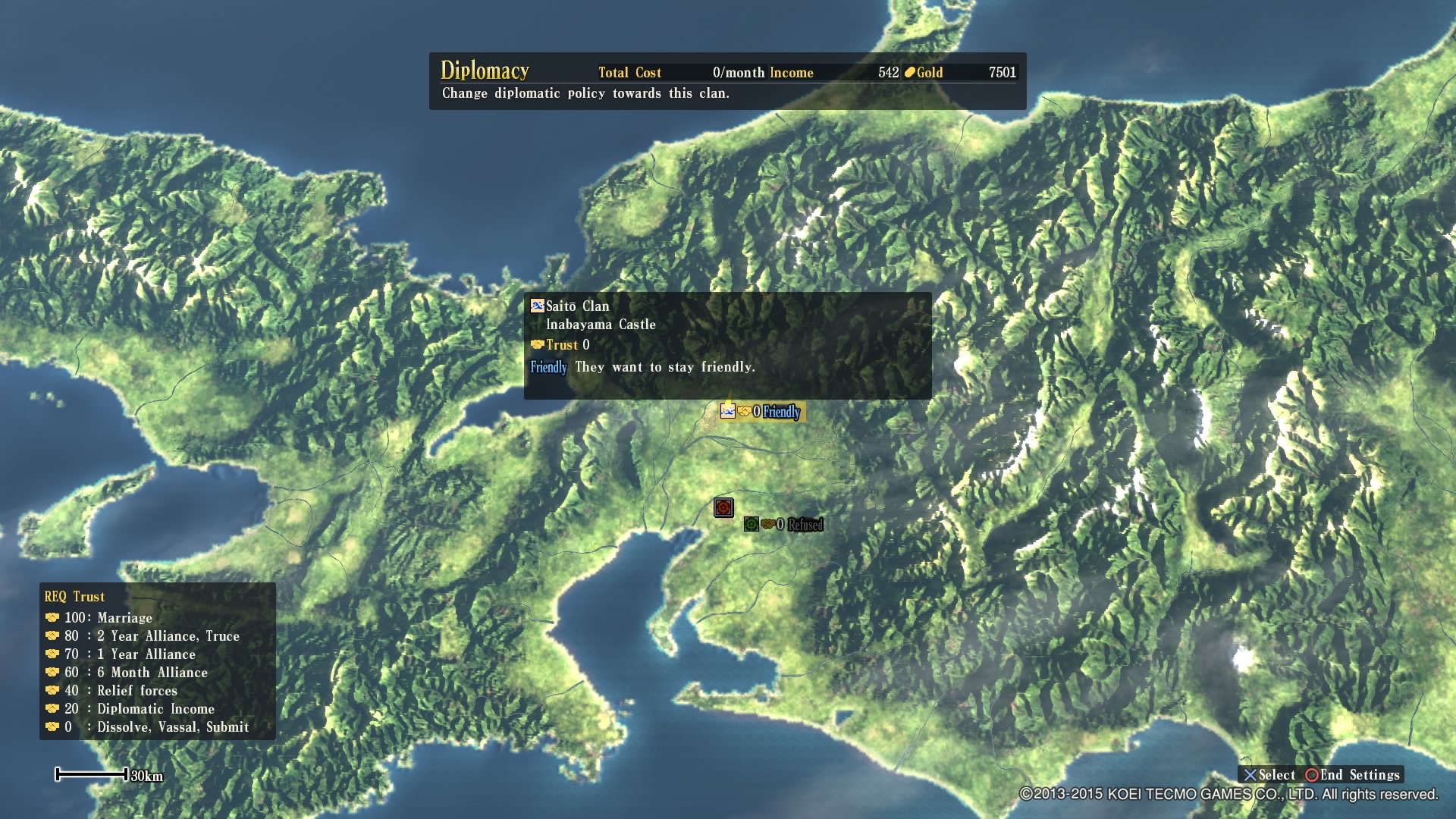This screenshot has height=819, width=1456.
Task: Click the Trust handshake icon in clan tooltip
Action: [x=537, y=344]
